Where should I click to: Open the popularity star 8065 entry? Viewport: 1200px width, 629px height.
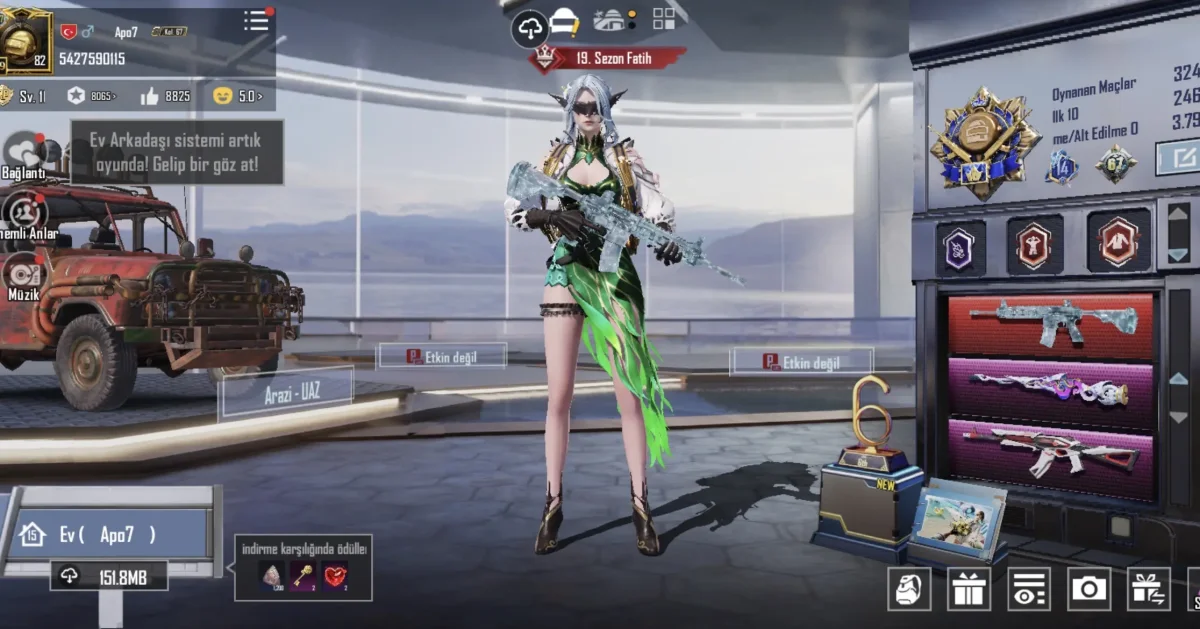click(x=92, y=96)
